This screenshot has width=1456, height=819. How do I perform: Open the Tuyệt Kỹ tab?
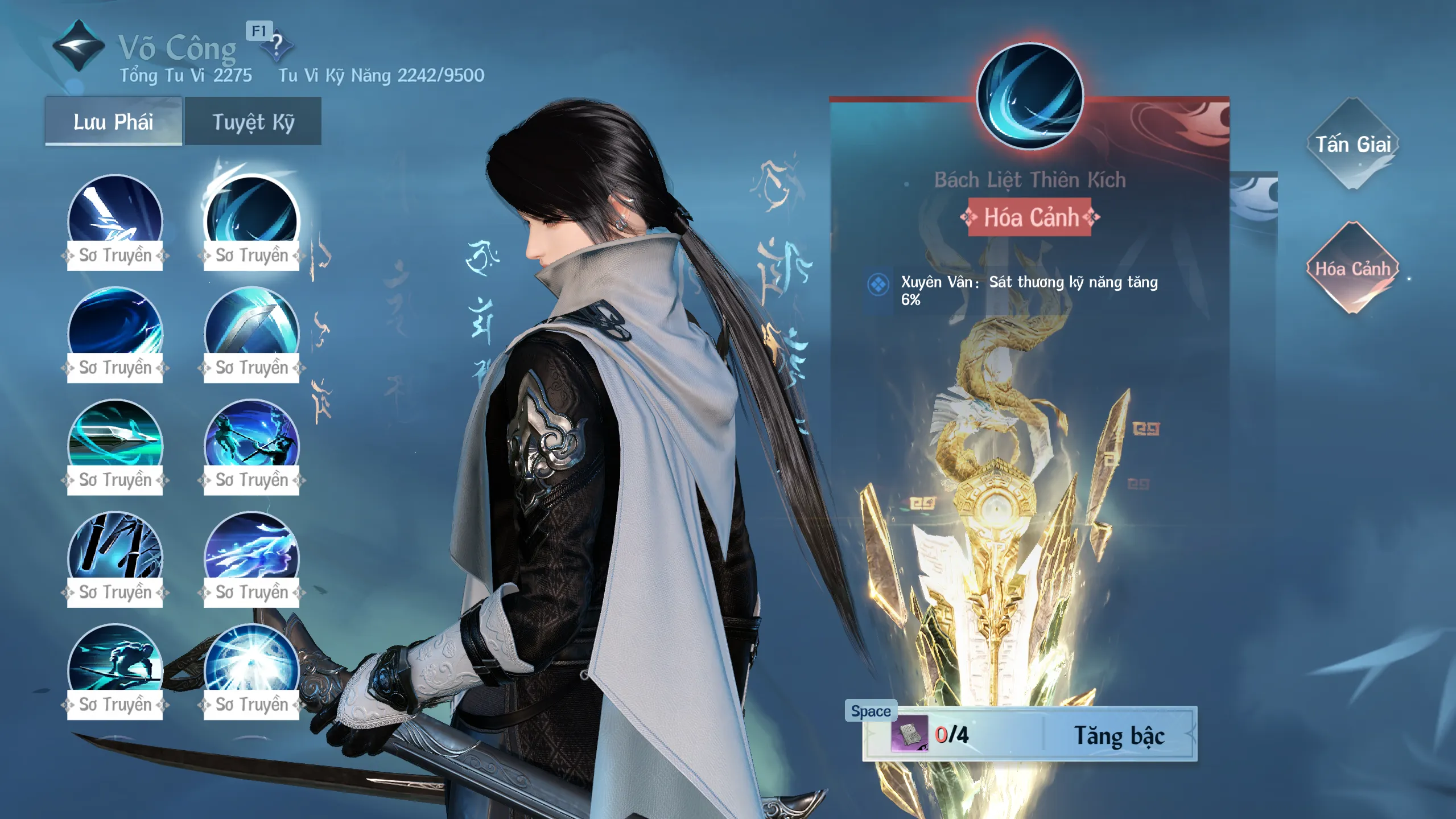(x=253, y=121)
